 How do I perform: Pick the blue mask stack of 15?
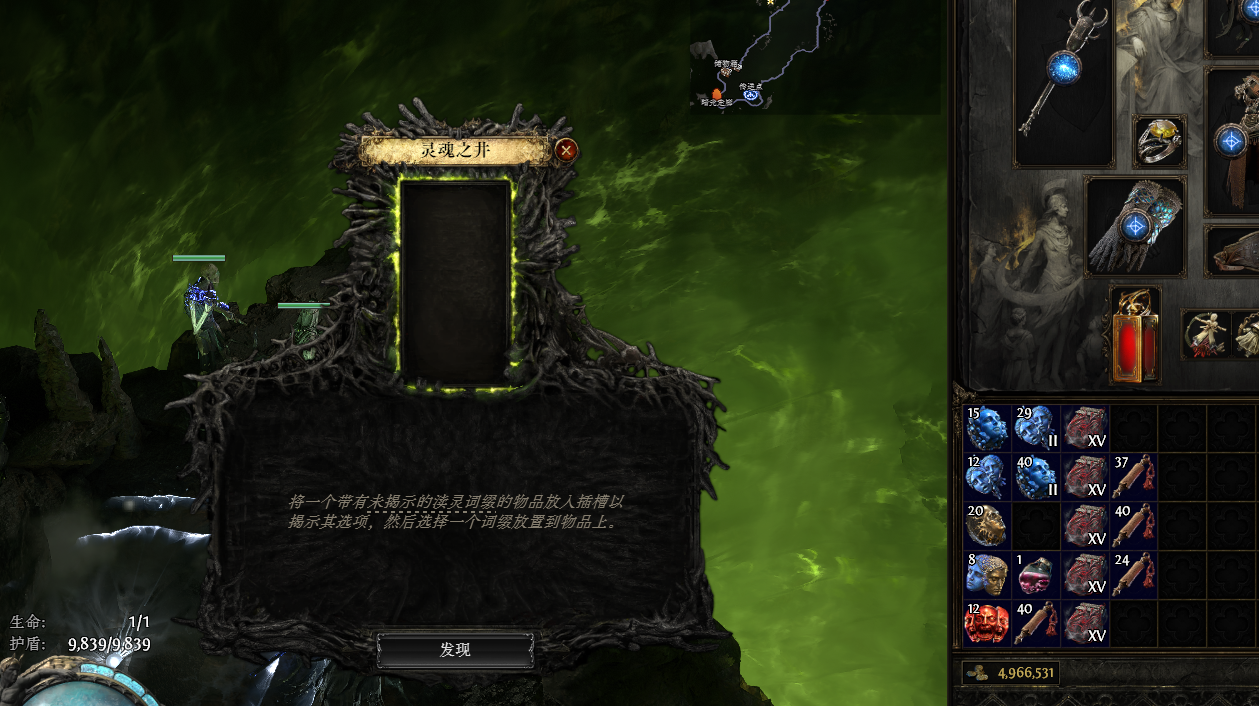coord(986,428)
